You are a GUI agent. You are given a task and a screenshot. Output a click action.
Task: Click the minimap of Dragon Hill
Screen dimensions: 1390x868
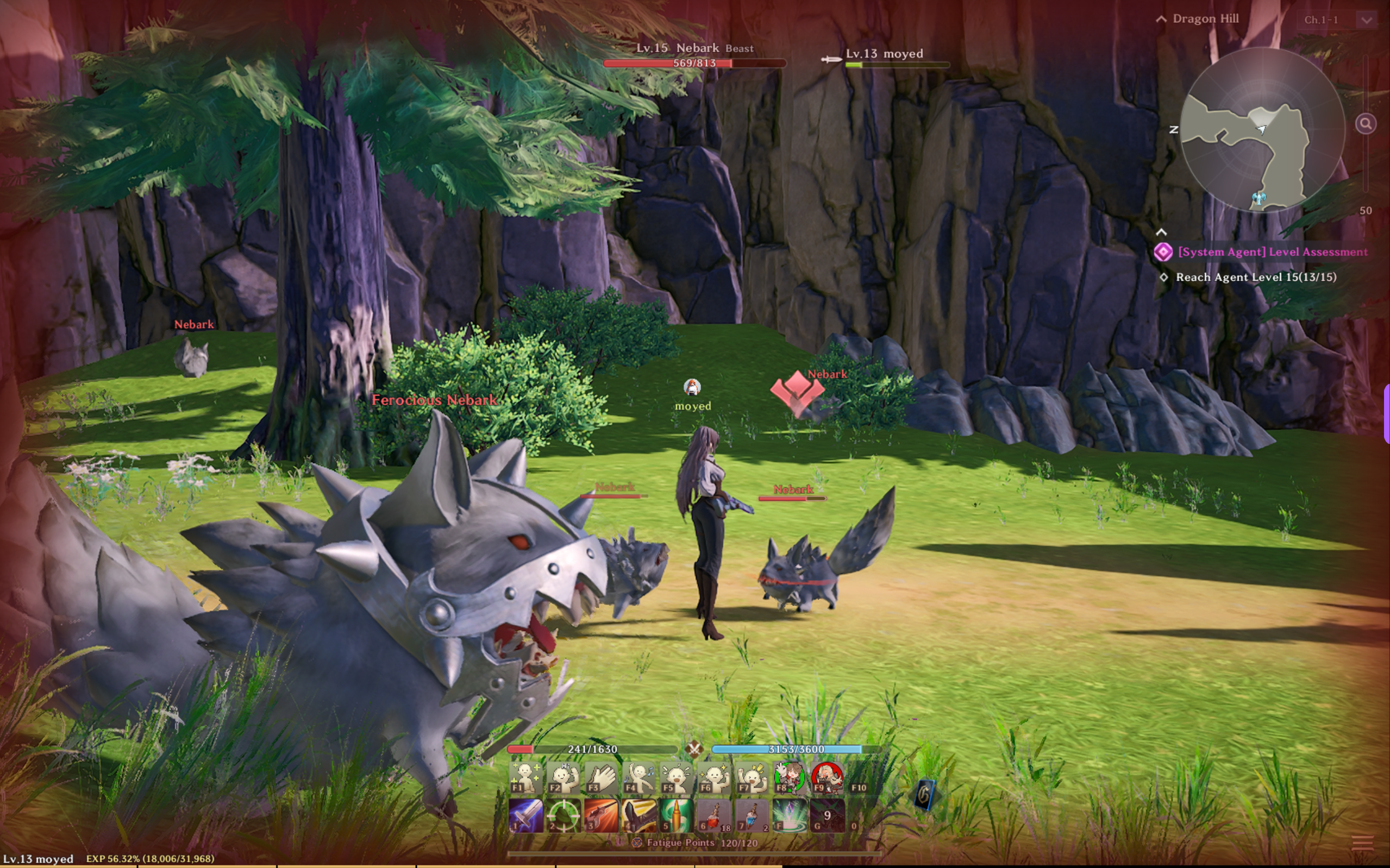click(x=1262, y=130)
